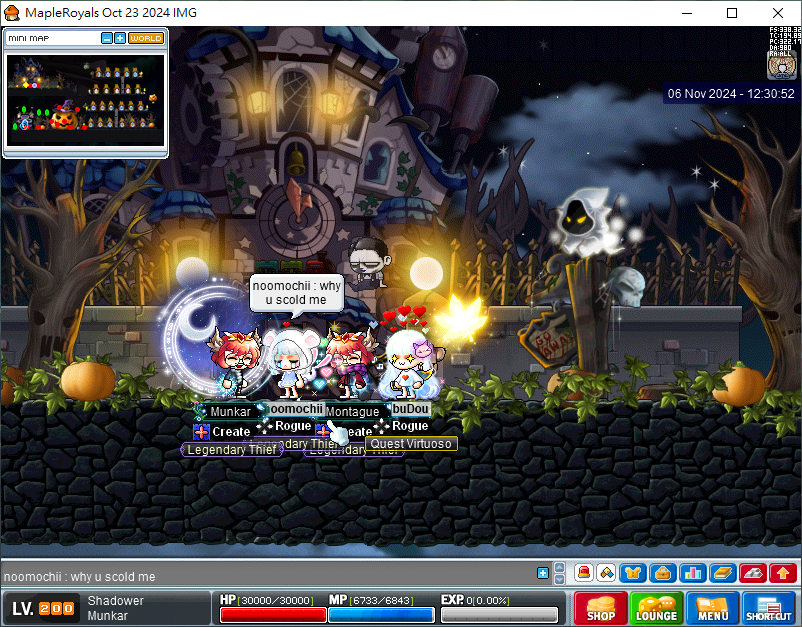Click the active buff icon under stats
The width and height of the screenshot is (802, 627).
click(781, 66)
